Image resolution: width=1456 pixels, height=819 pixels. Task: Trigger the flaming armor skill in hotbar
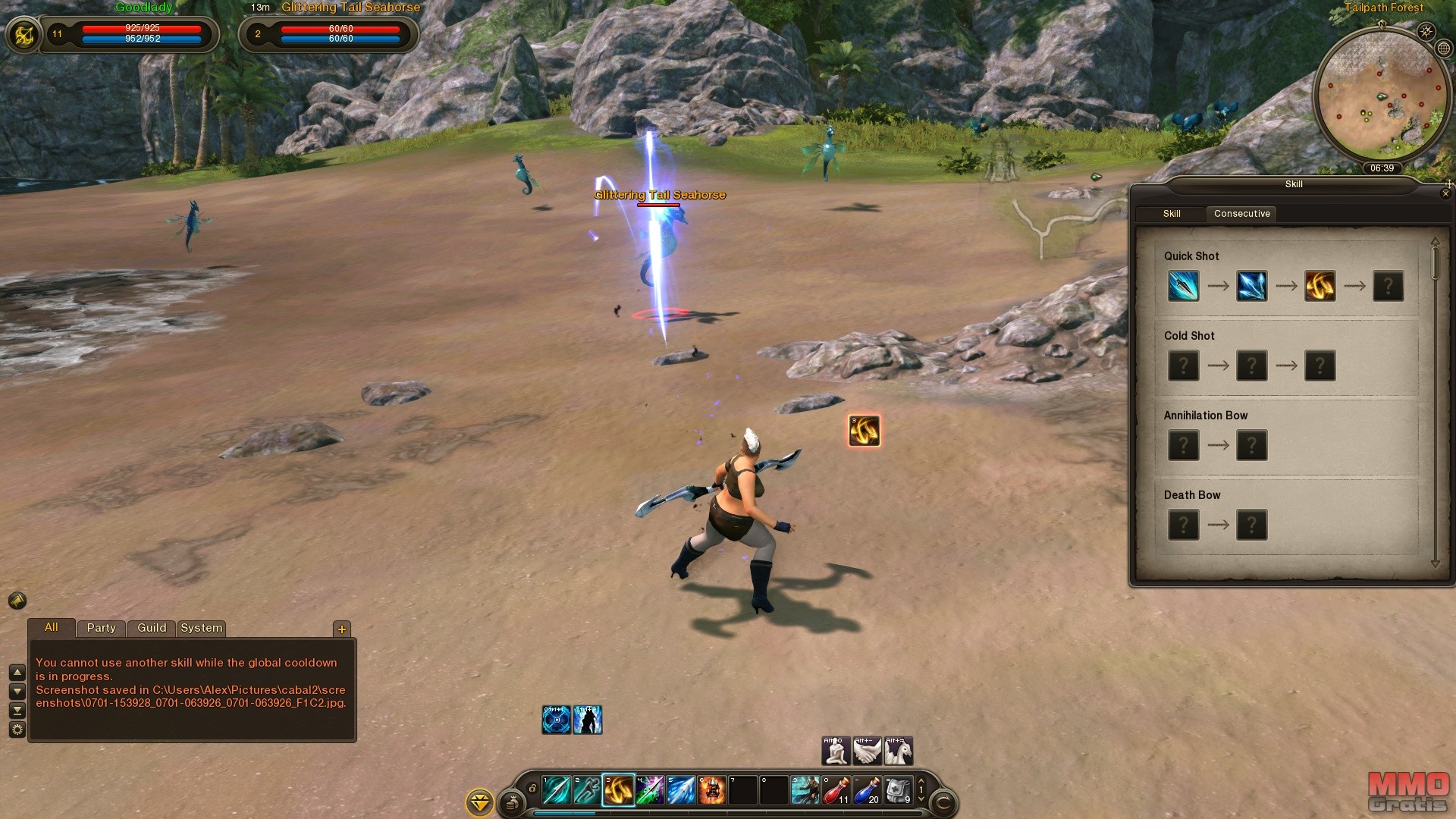712,790
